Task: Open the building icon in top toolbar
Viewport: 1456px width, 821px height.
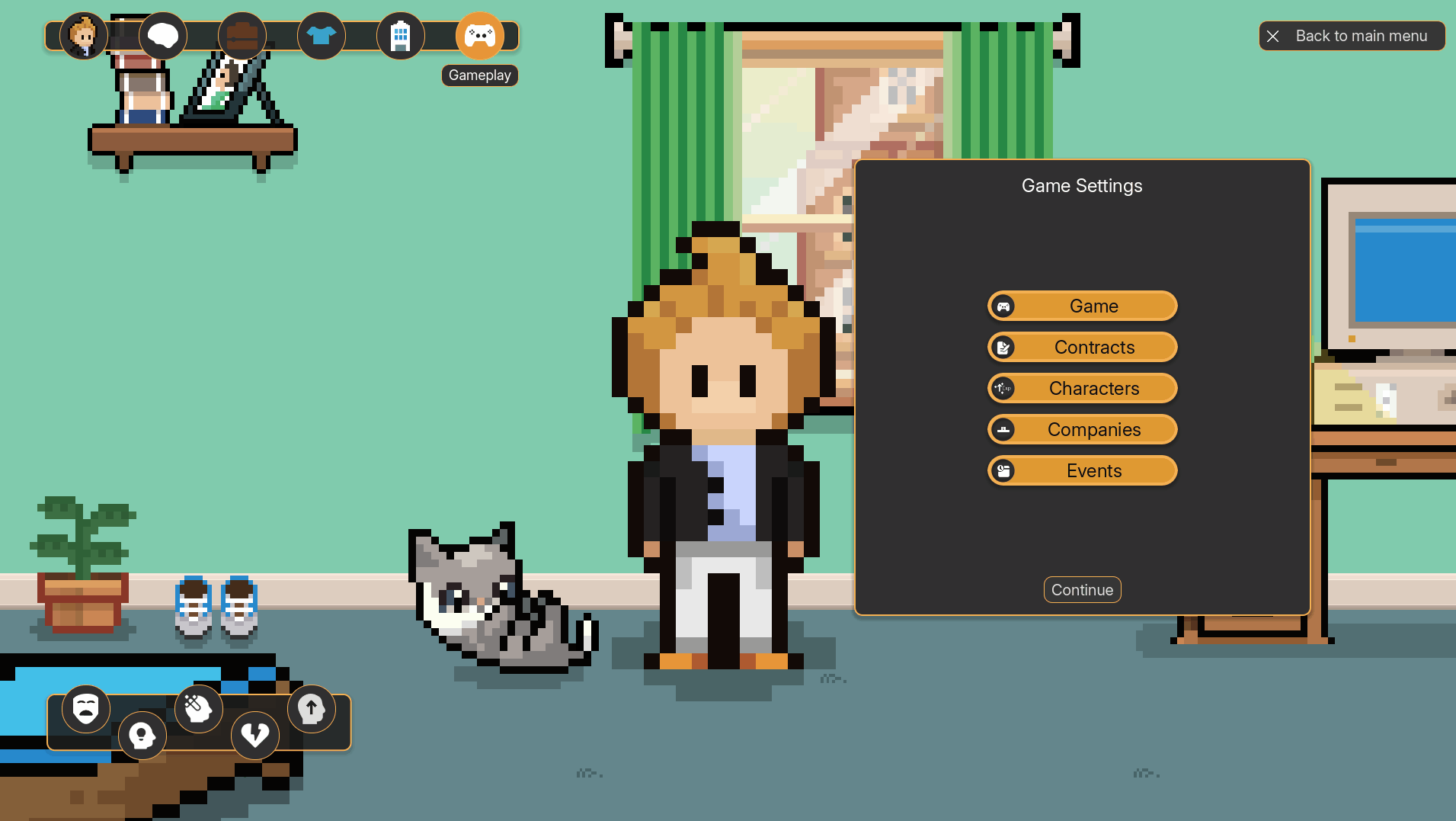Action: [400, 36]
